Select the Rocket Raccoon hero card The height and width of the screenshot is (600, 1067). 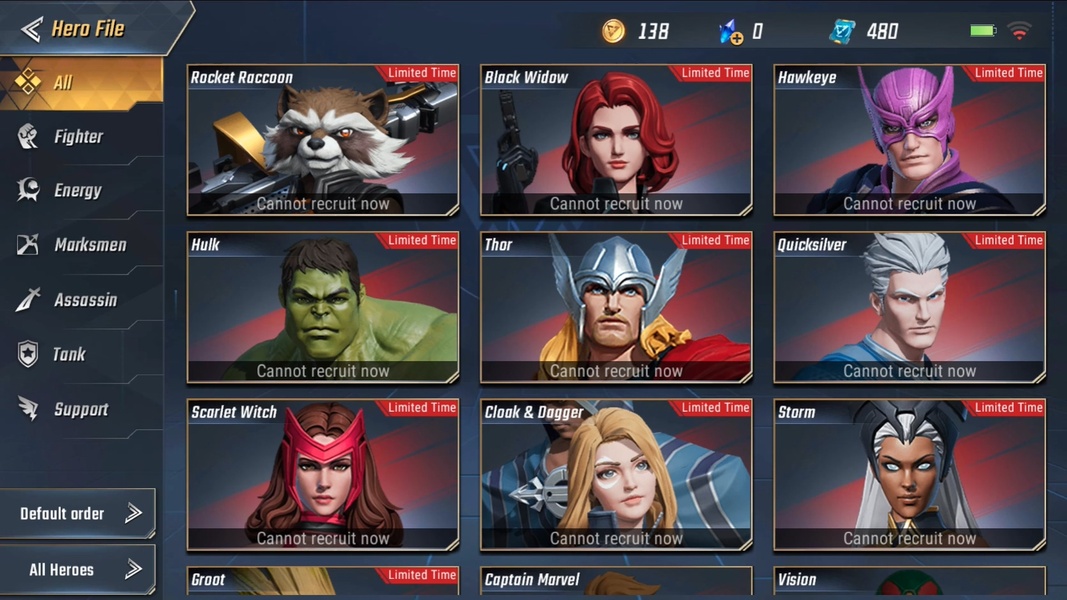tap(323, 140)
